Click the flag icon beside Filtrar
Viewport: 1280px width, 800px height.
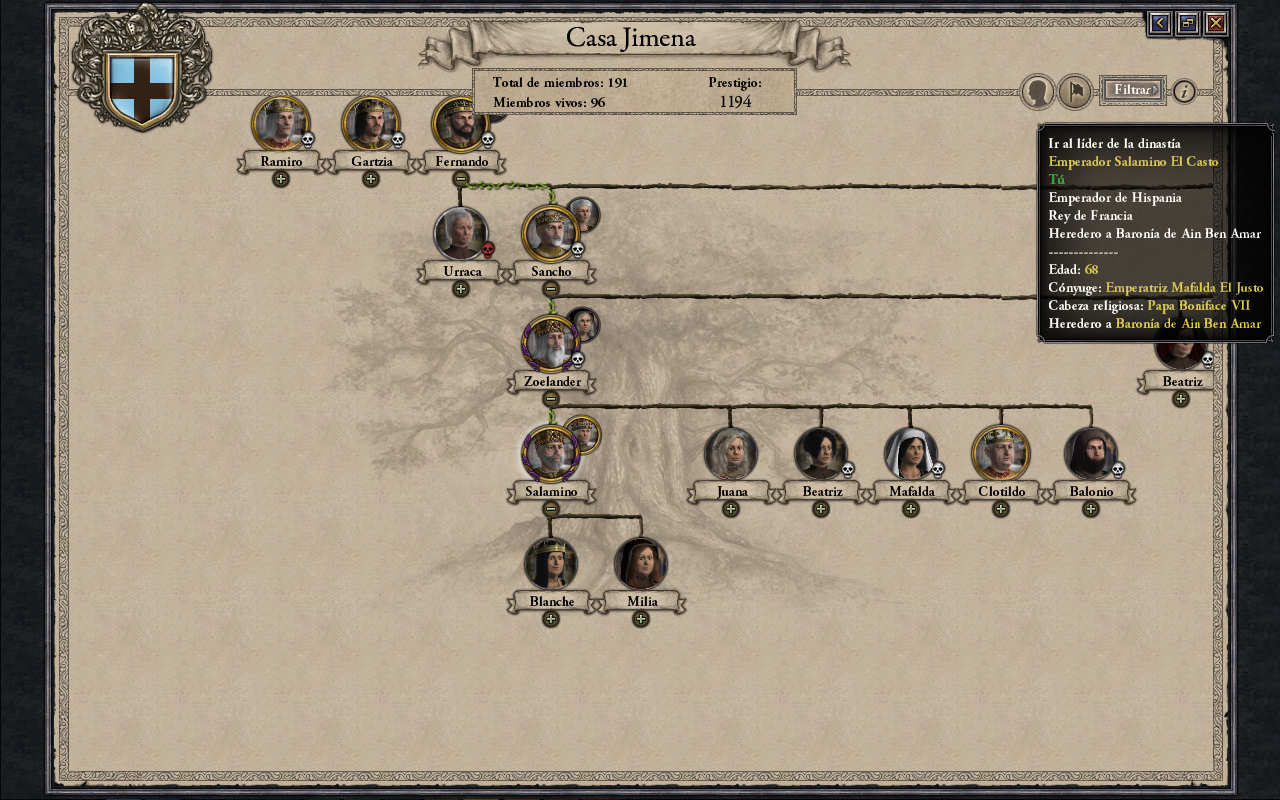pos(1074,92)
